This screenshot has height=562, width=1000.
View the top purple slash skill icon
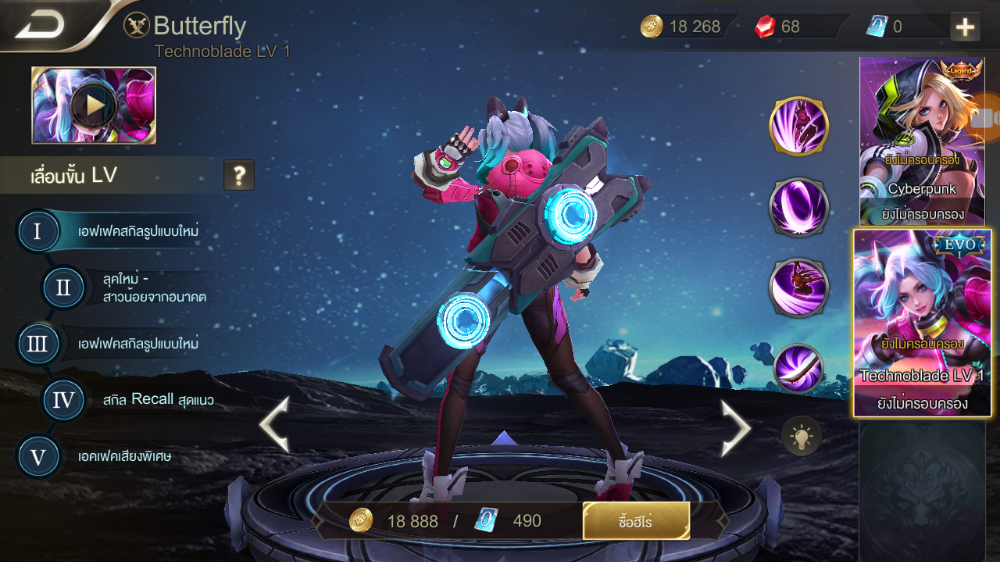(x=798, y=126)
